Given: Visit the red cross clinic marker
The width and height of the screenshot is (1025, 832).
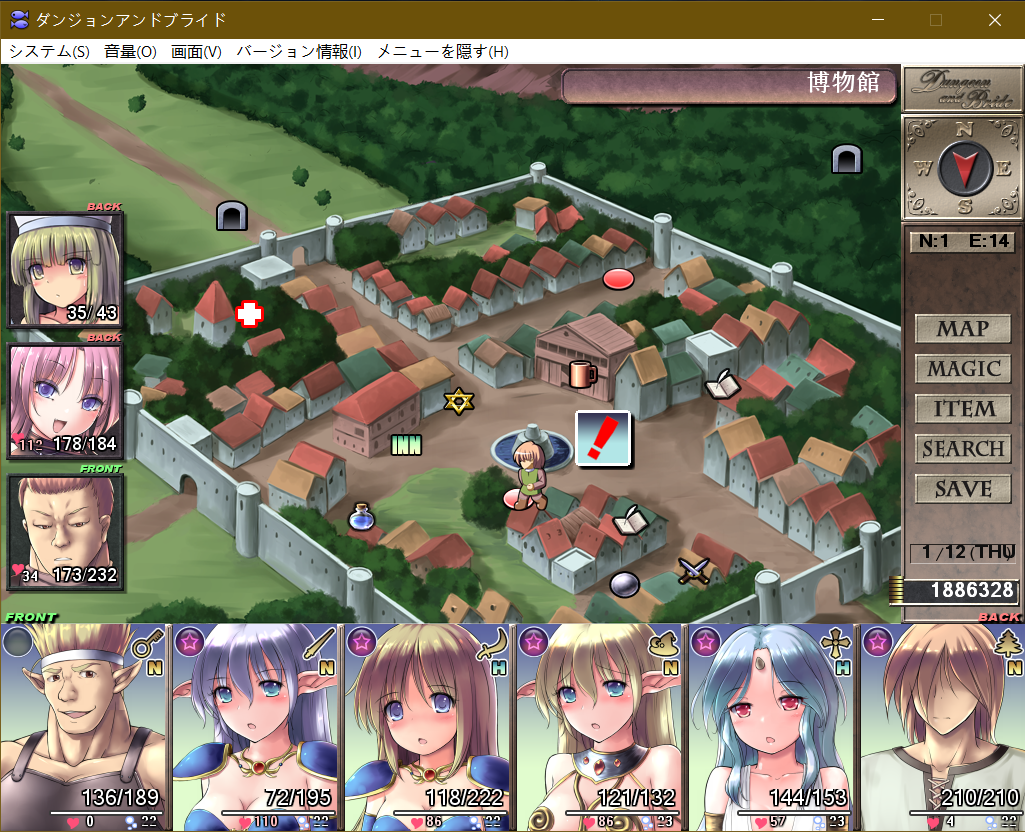Looking at the screenshot, I should pyautogui.click(x=248, y=314).
